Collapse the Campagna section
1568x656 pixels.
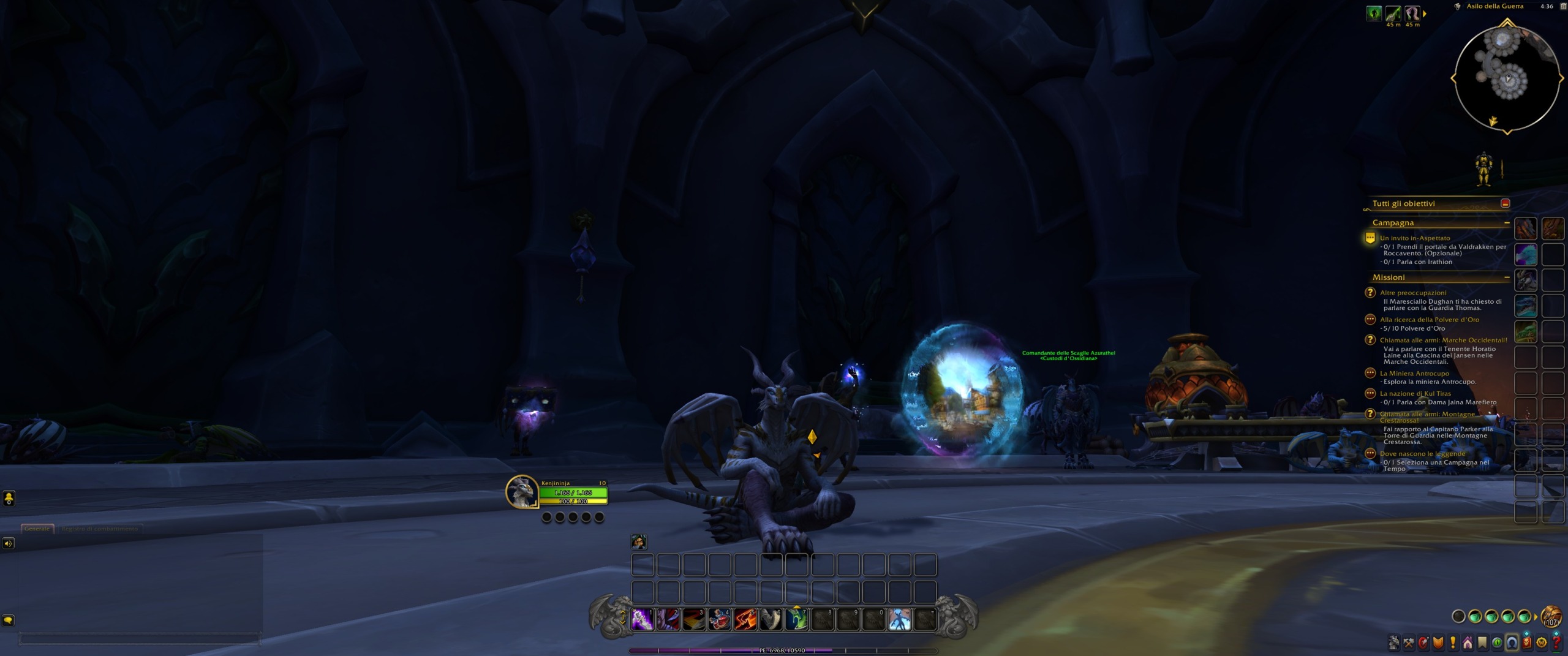(1506, 223)
